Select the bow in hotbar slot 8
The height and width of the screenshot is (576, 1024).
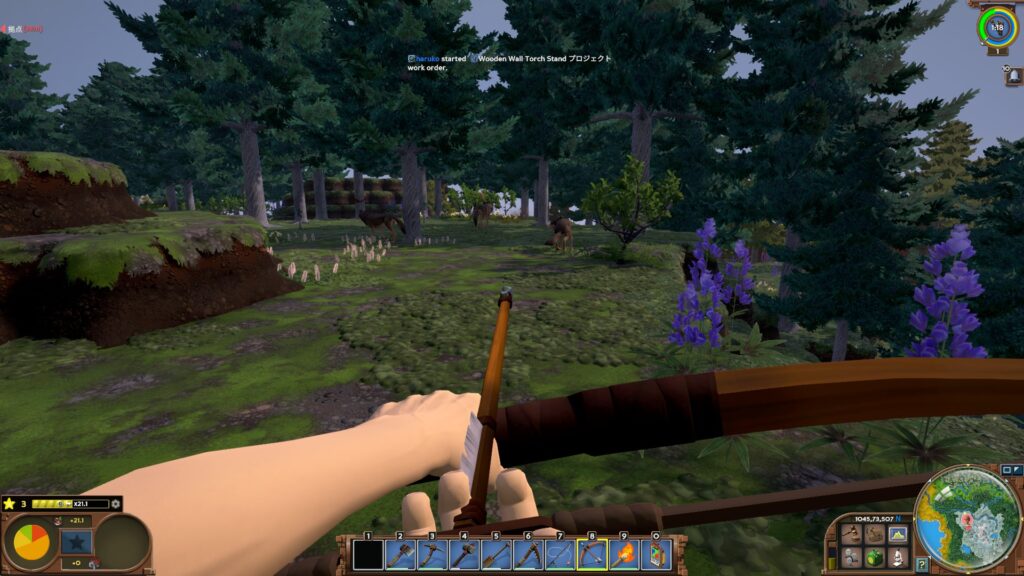click(592, 553)
